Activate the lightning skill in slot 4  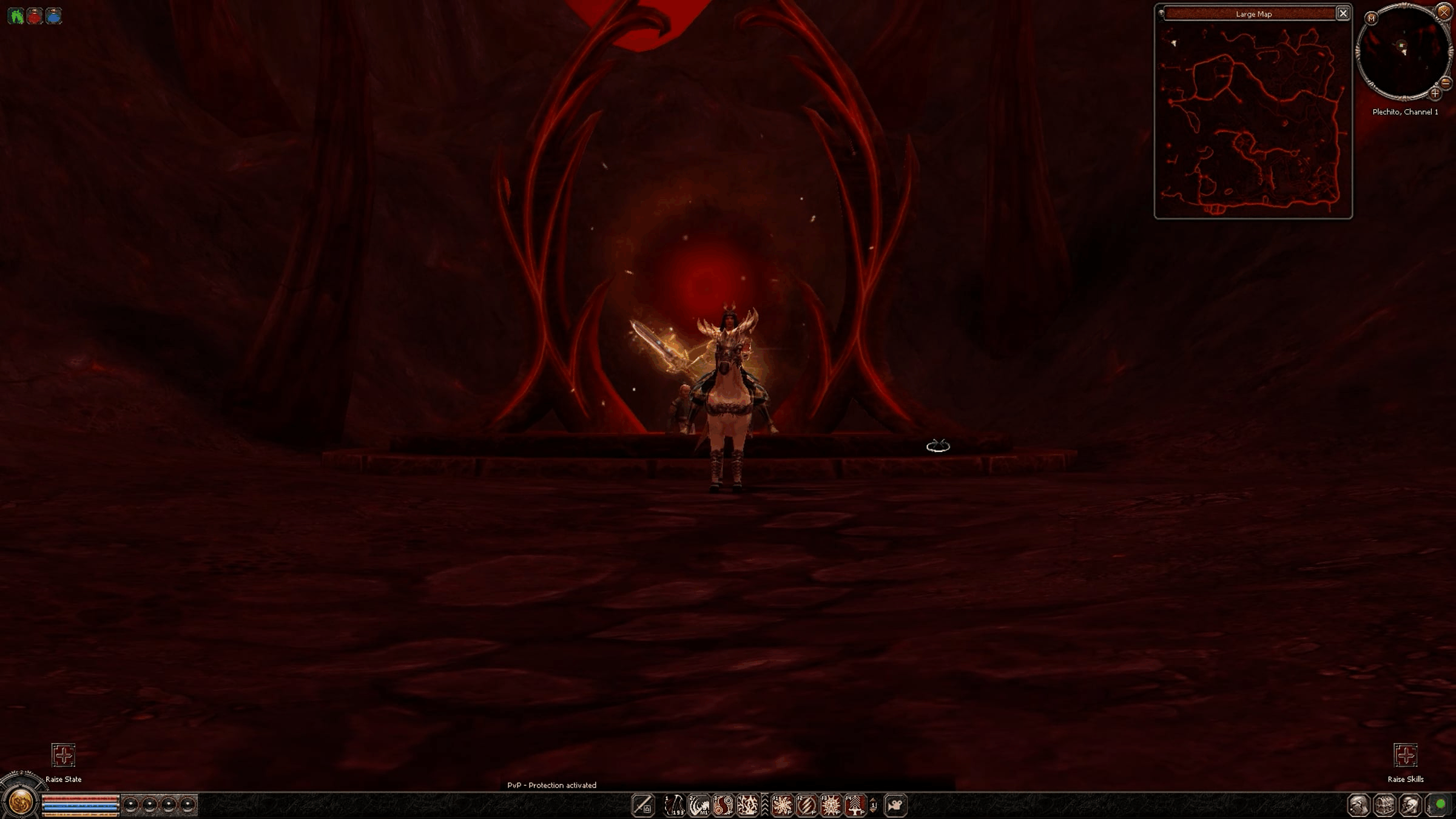[747, 805]
